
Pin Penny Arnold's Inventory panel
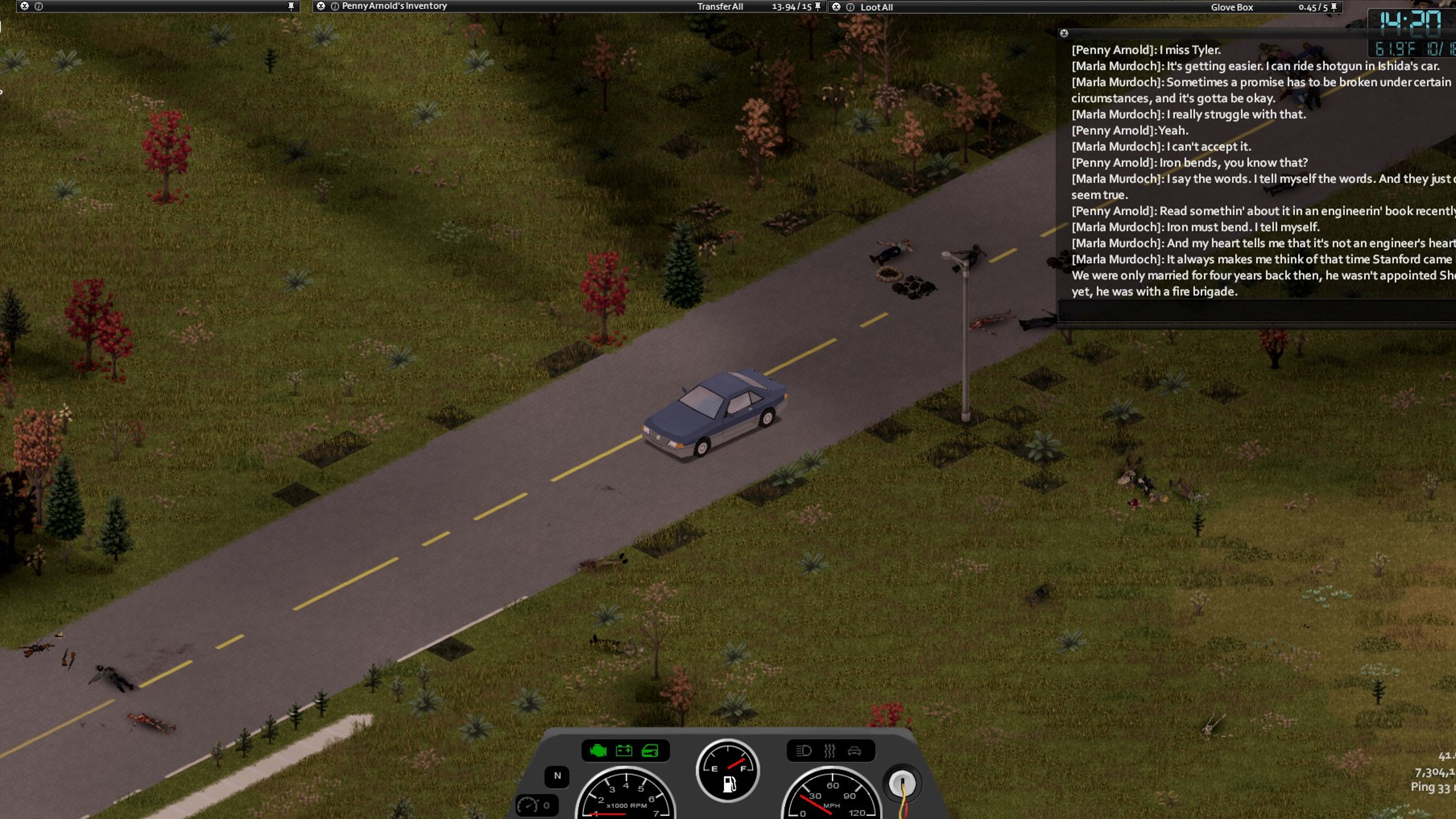point(817,7)
